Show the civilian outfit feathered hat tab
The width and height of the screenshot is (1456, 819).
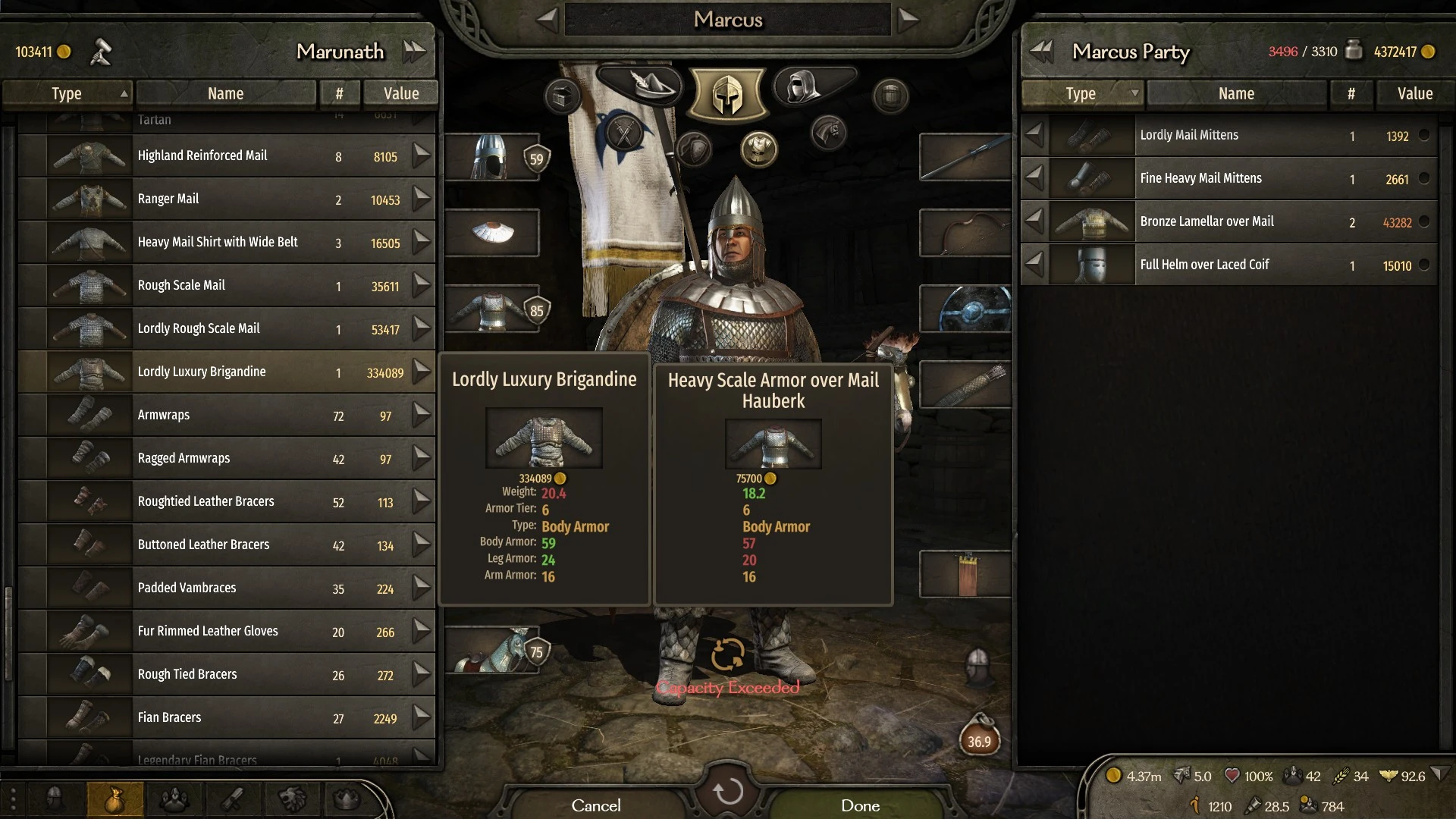pyautogui.click(x=645, y=85)
